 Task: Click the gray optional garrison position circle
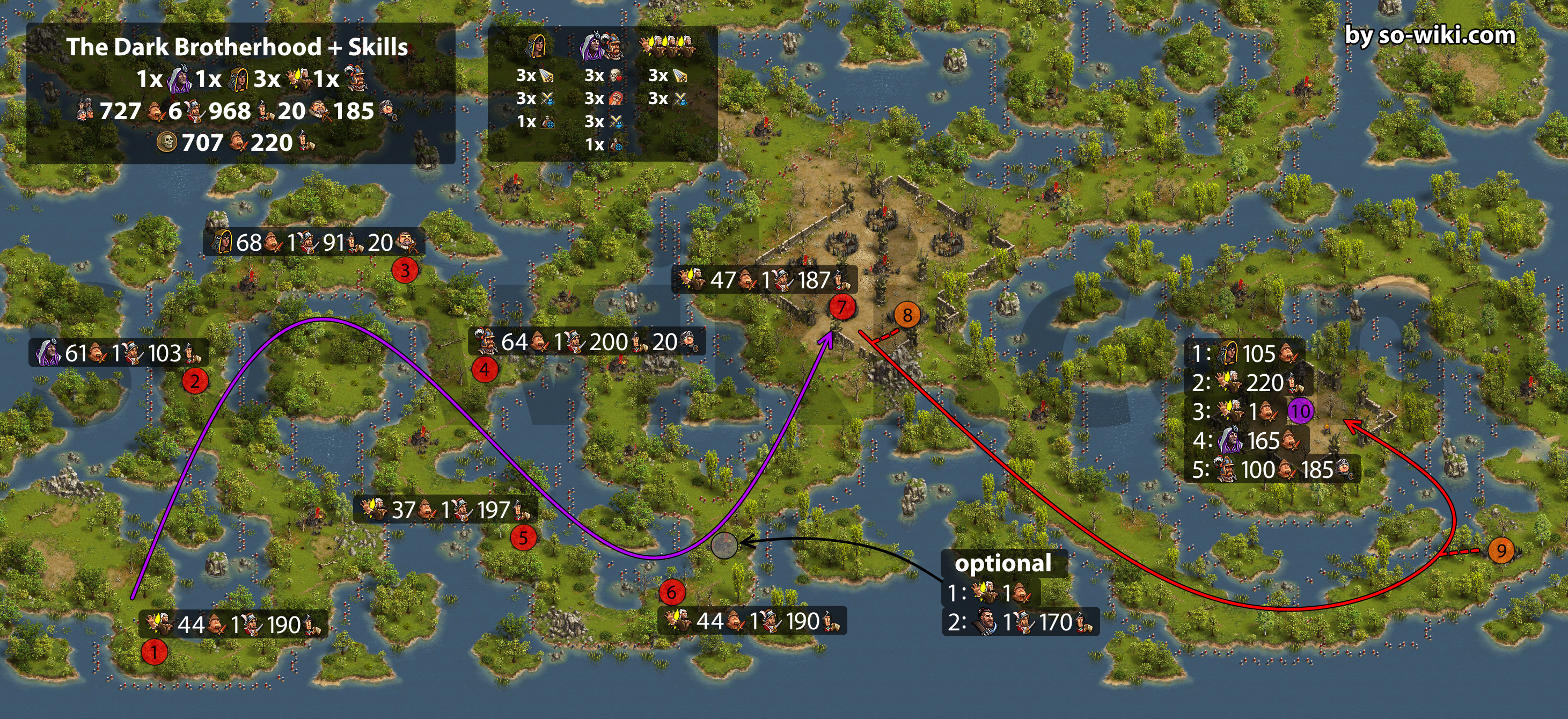click(x=724, y=544)
